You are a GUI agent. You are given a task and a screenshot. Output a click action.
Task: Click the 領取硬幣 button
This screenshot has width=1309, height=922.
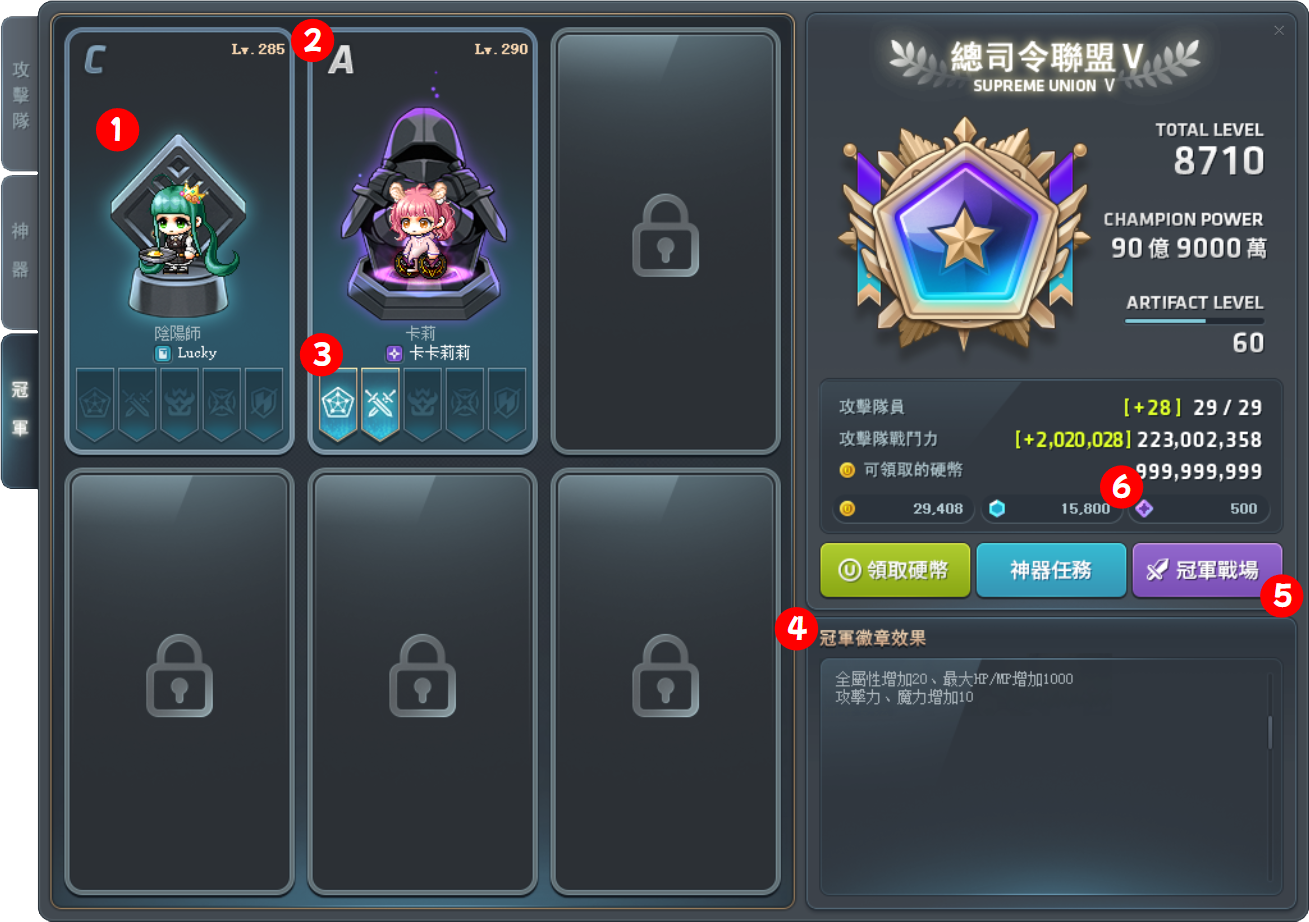tap(894, 570)
